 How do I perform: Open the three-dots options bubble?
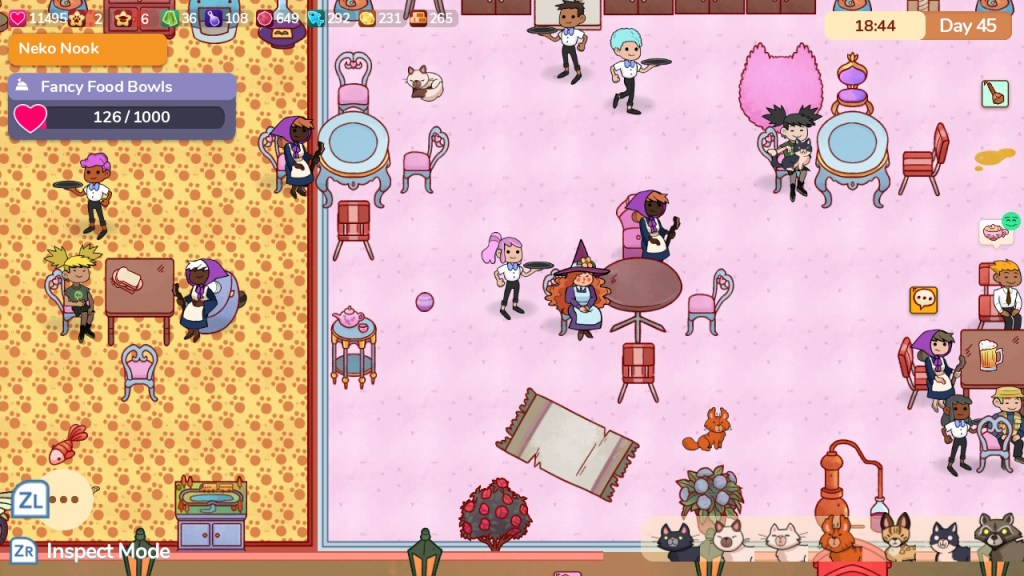pos(65,500)
